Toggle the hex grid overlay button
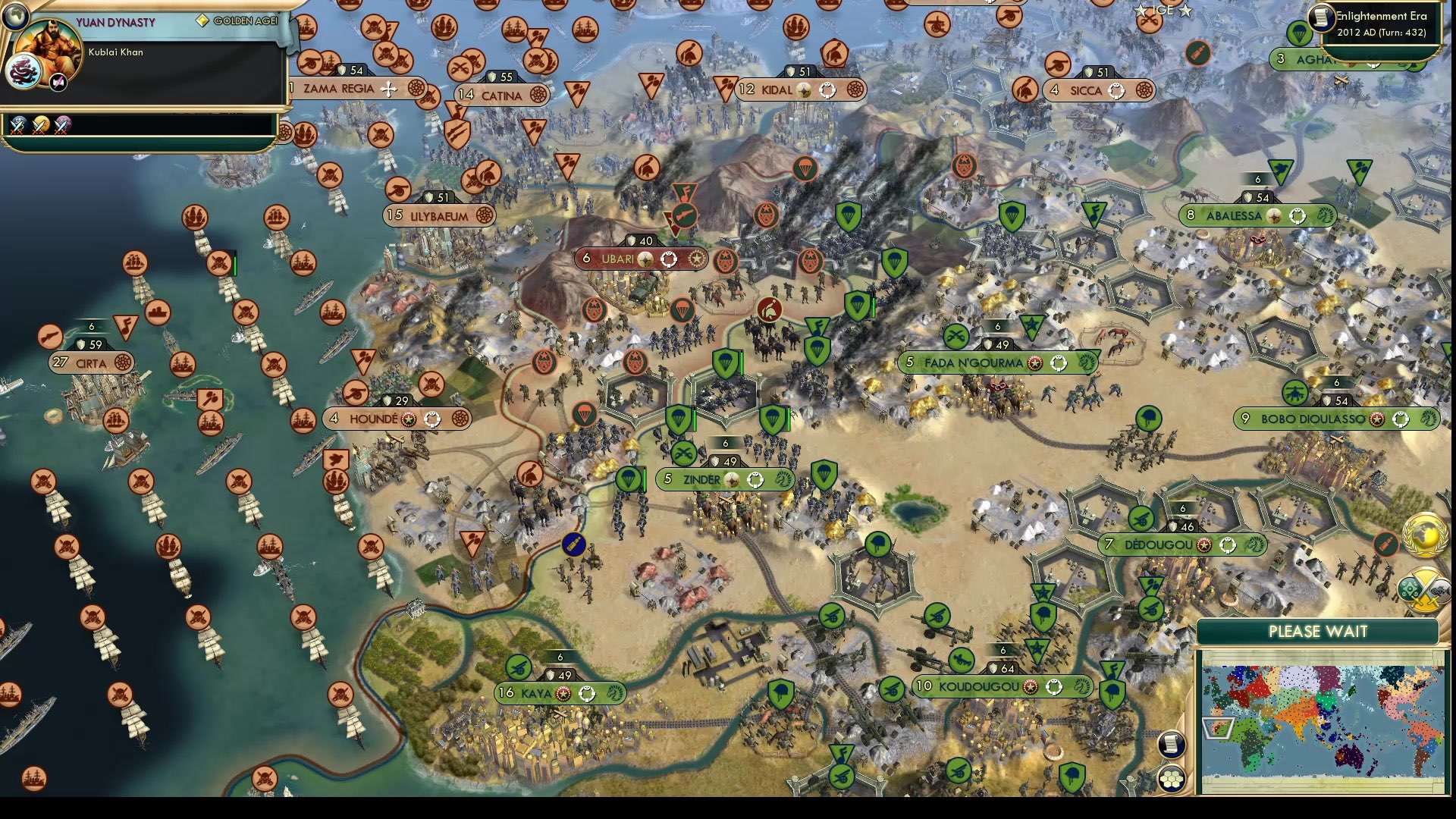1456x819 pixels. pos(1172,779)
